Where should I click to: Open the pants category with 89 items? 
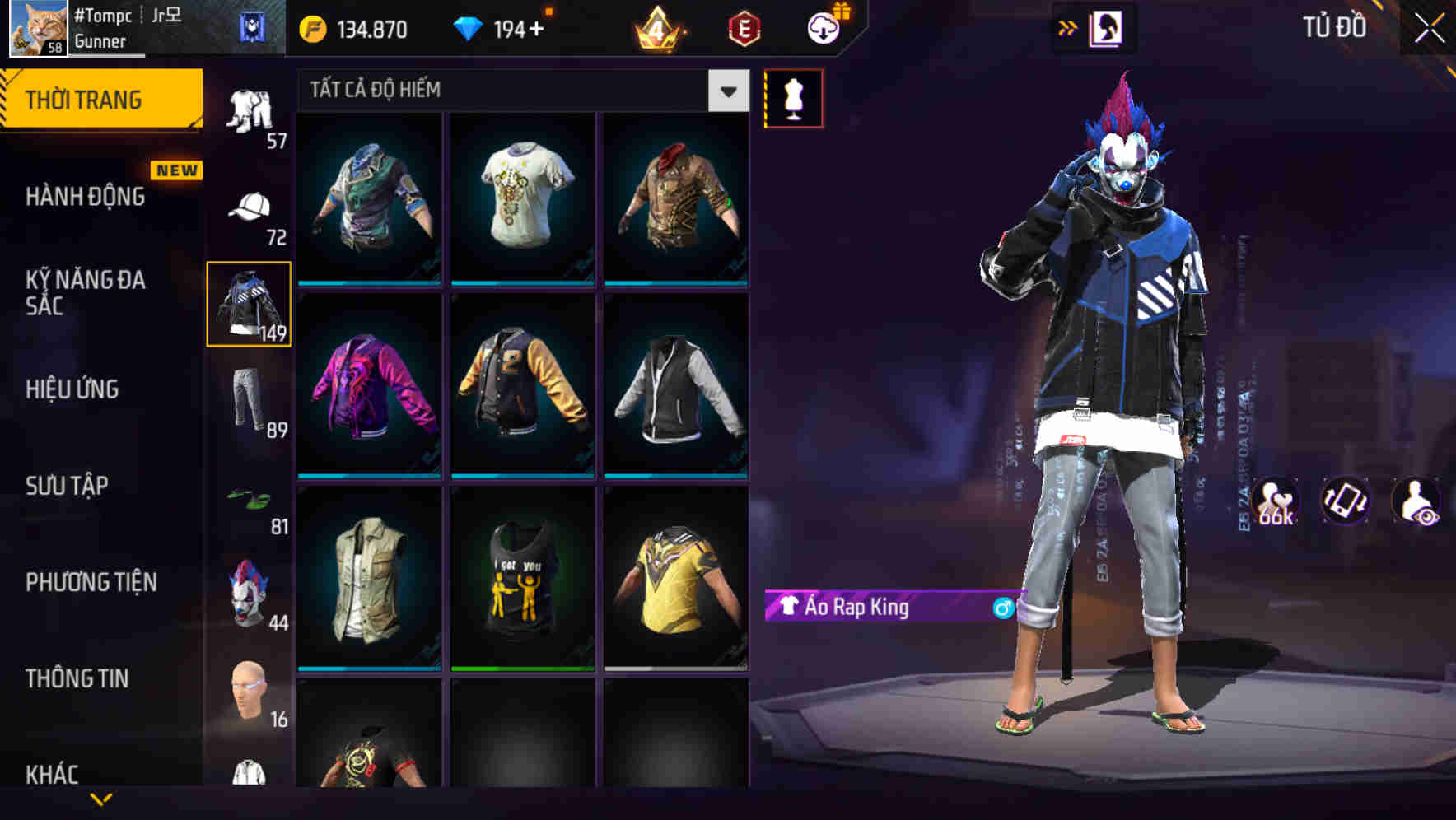click(x=246, y=399)
